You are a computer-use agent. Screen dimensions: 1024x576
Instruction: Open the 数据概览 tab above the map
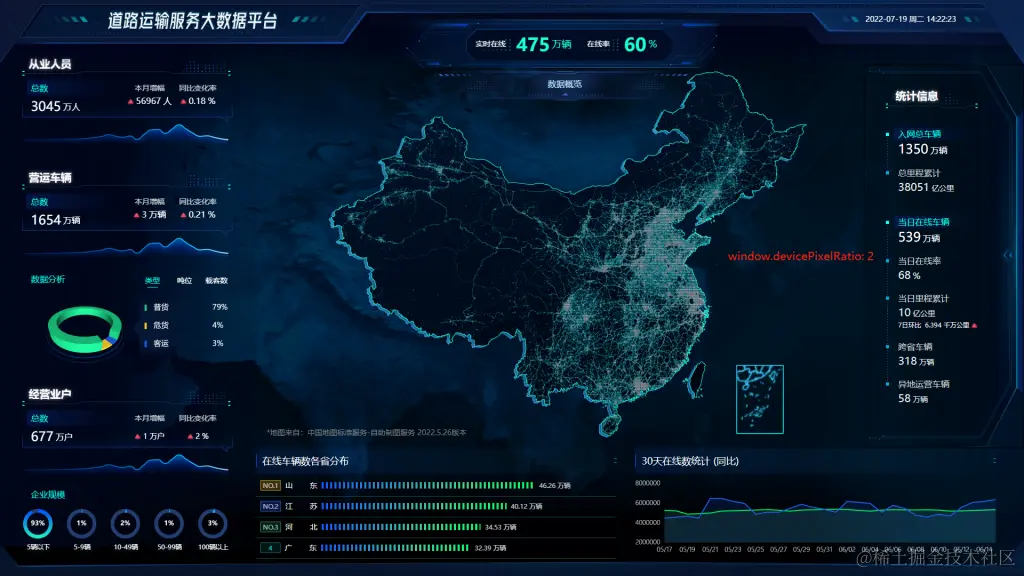[564, 85]
